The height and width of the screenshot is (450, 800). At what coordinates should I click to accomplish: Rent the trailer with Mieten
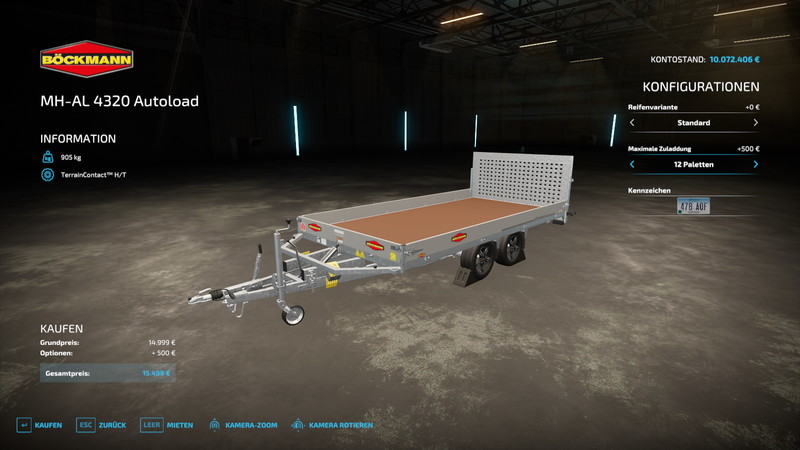tap(167, 425)
